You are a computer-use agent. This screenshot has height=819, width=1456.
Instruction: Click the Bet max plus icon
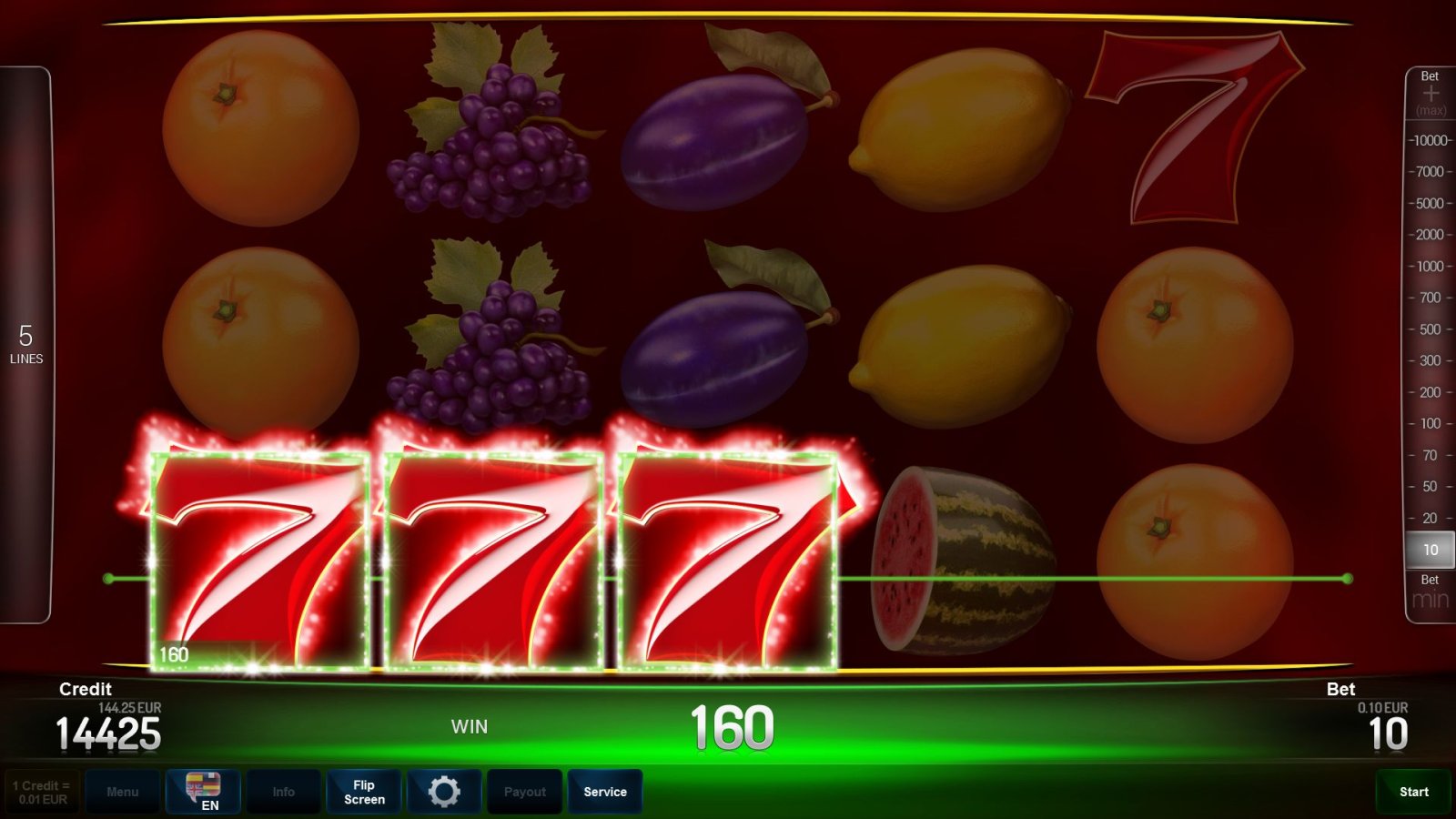point(1431,91)
